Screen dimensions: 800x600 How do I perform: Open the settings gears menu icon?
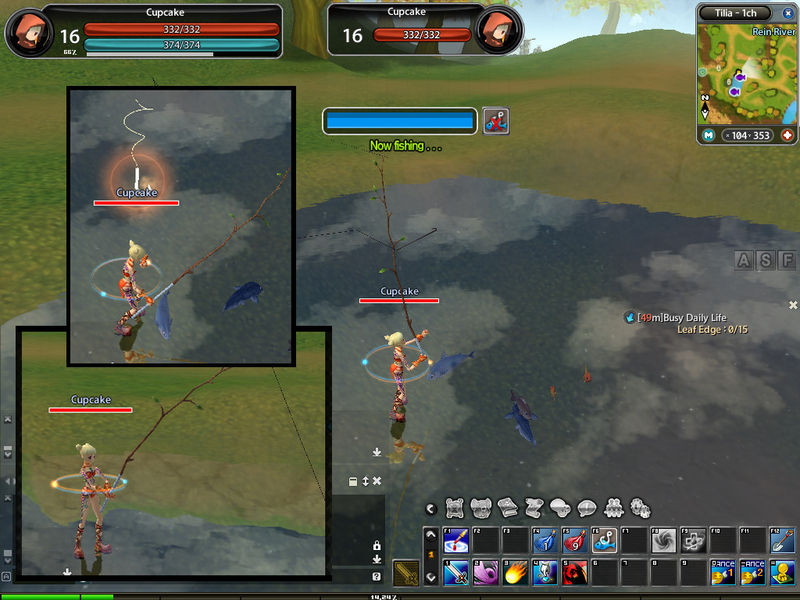(x=640, y=507)
